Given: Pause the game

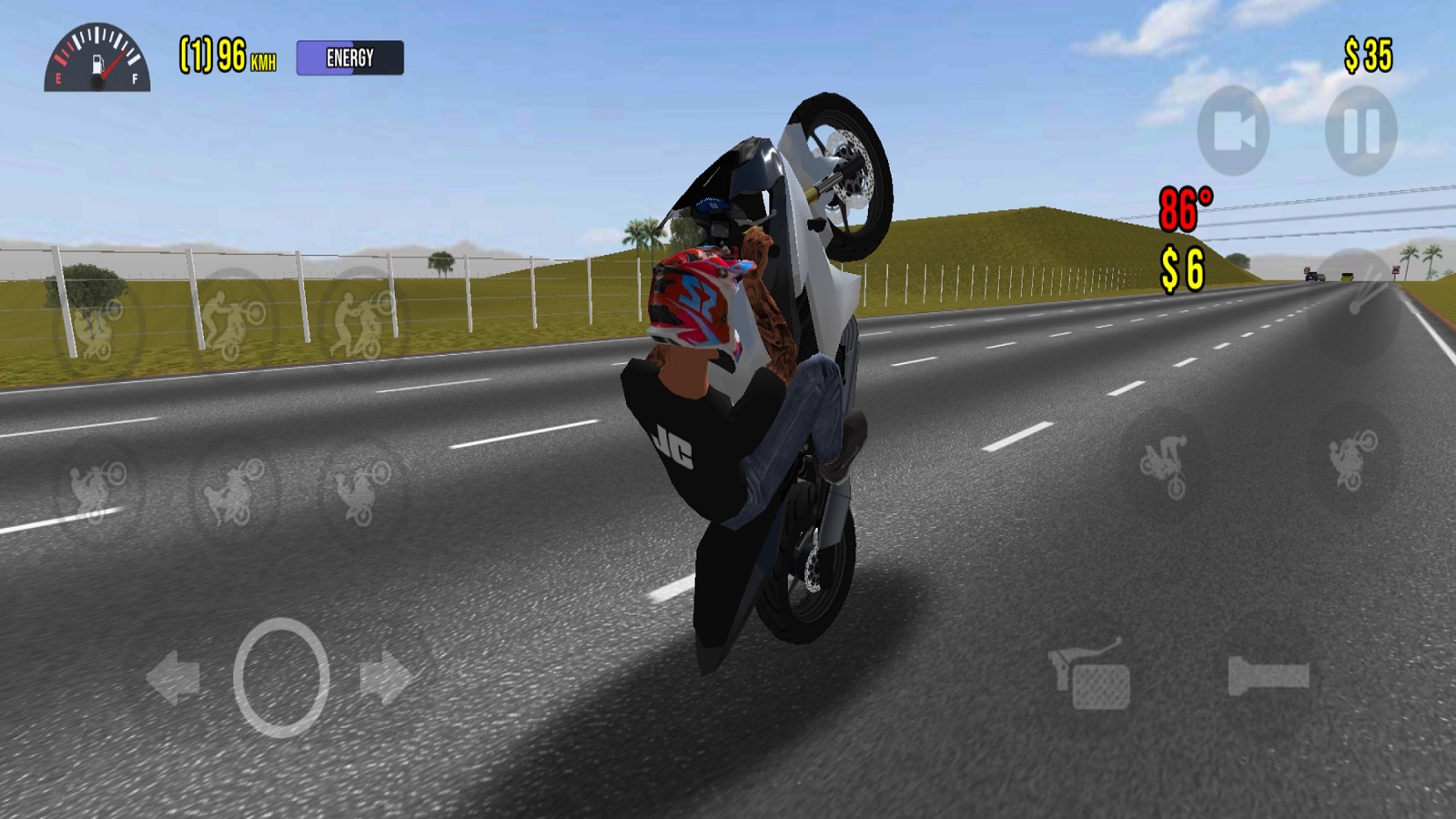Looking at the screenshot, I should [1361, 131].
